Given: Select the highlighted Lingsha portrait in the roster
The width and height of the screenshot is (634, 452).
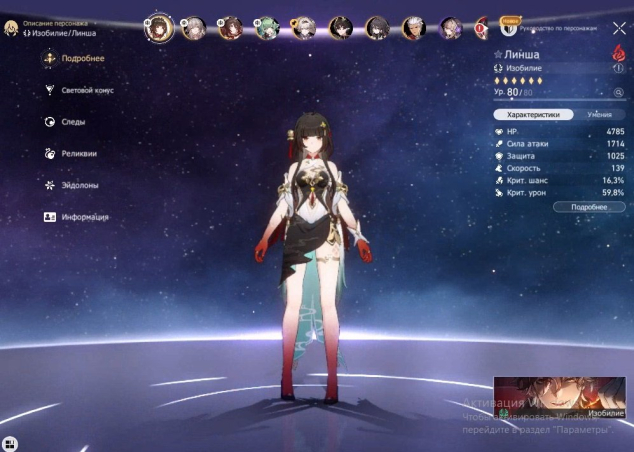Looking at the screenshot, I should [159, 28].
